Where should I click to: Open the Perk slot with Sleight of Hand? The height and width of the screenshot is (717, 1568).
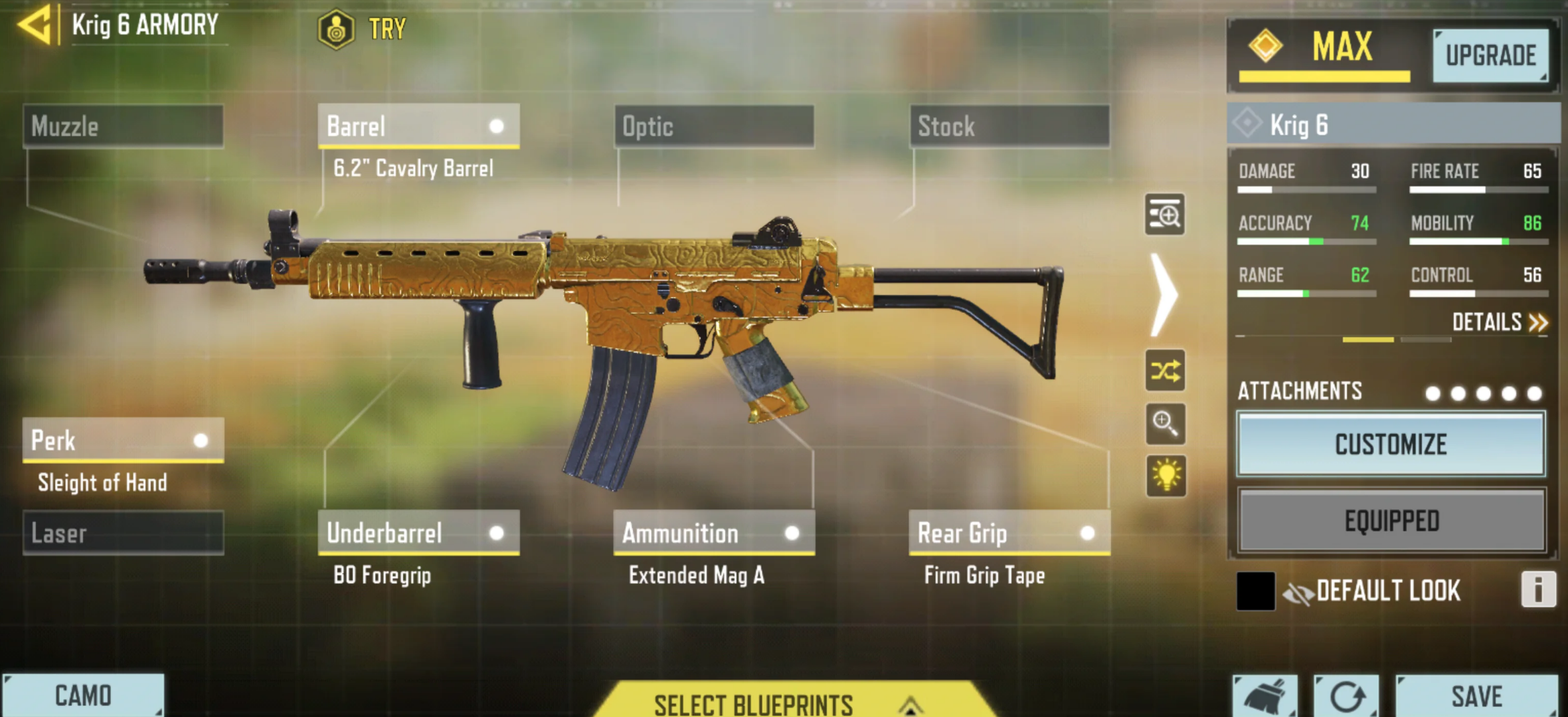pyautogui.click(x=123, y=441)
